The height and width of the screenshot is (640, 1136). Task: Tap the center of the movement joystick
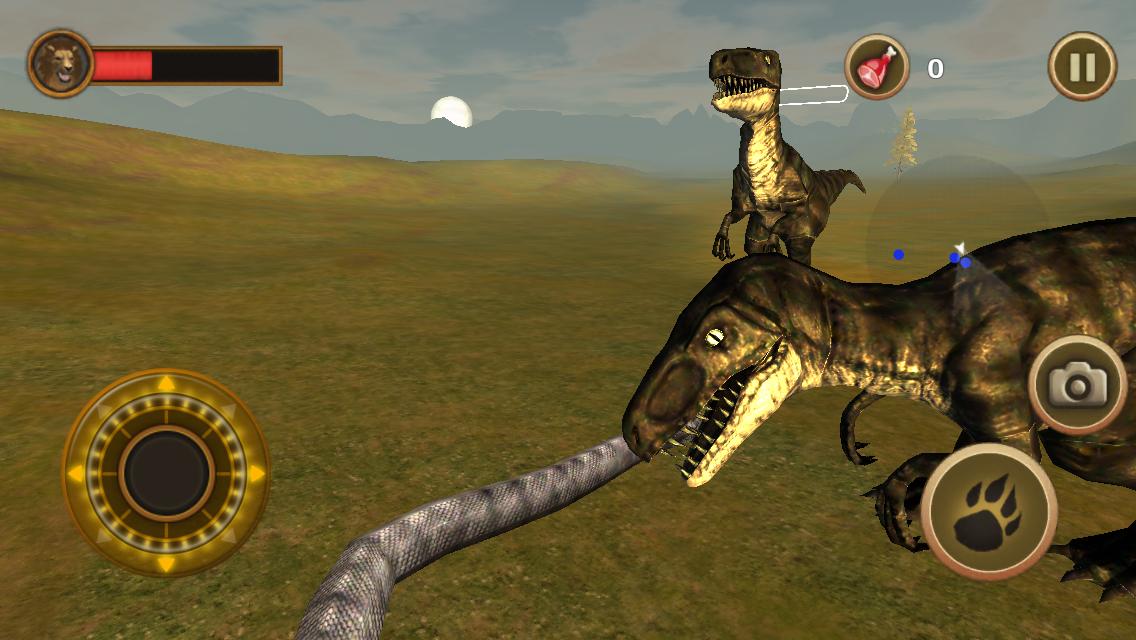pyautogui.click(x=166, y=472)
